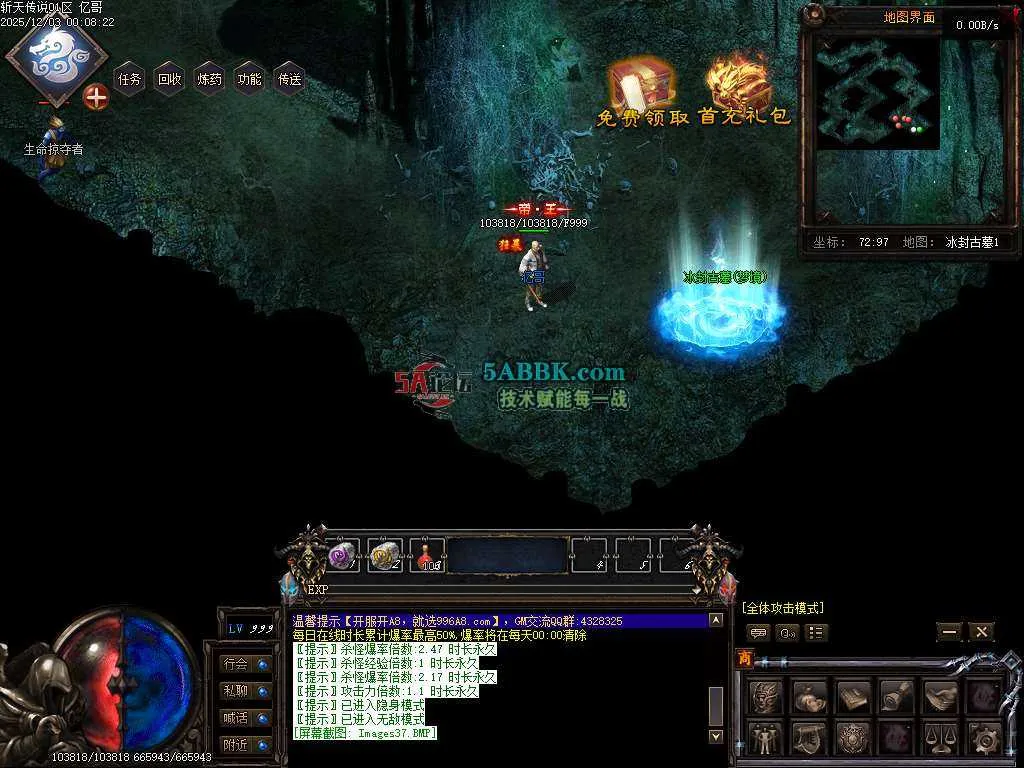Use the gold rune stone hotbar item

tap(385, 556)
